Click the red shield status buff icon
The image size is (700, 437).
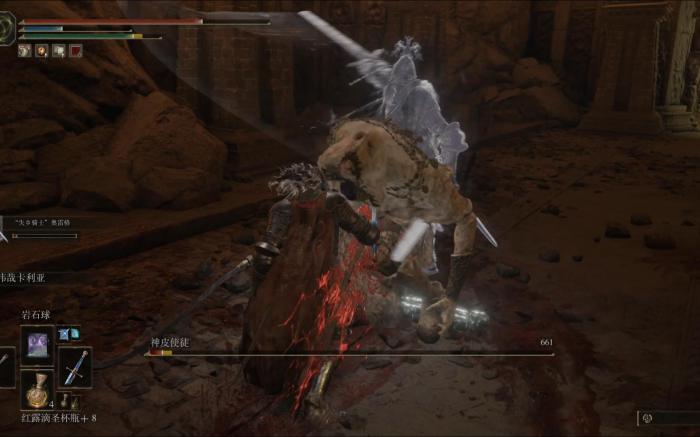point(77,50)
